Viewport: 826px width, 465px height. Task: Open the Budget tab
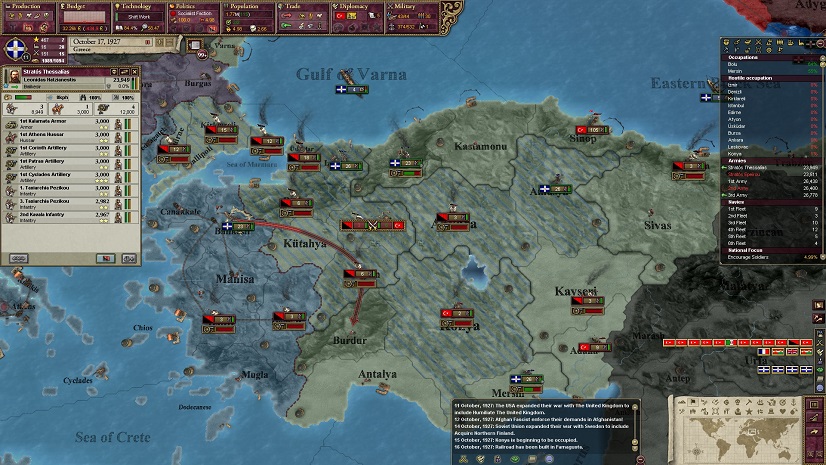click(x=78, y=6)
